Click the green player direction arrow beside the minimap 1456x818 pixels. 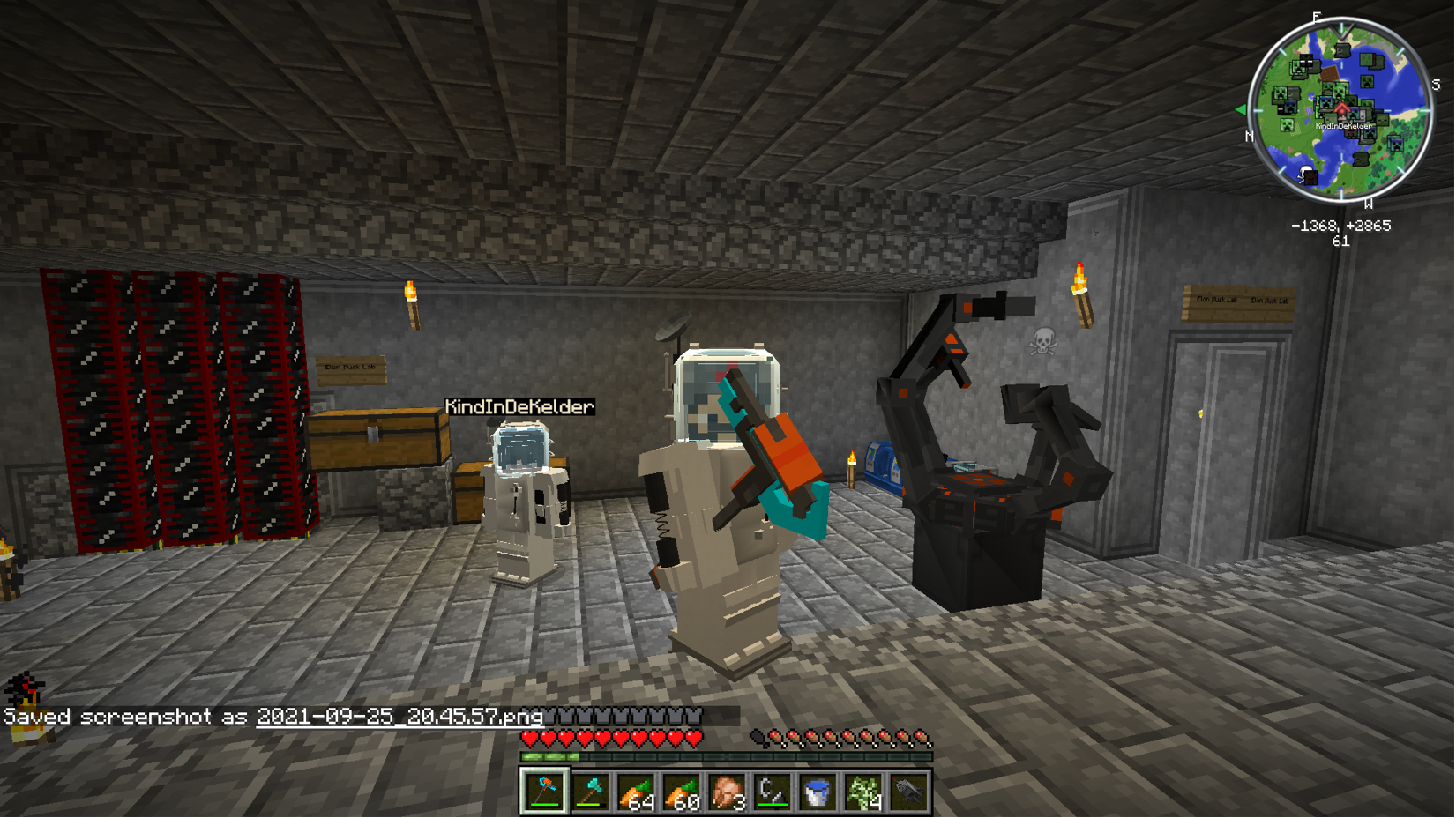pos(1242,111)
